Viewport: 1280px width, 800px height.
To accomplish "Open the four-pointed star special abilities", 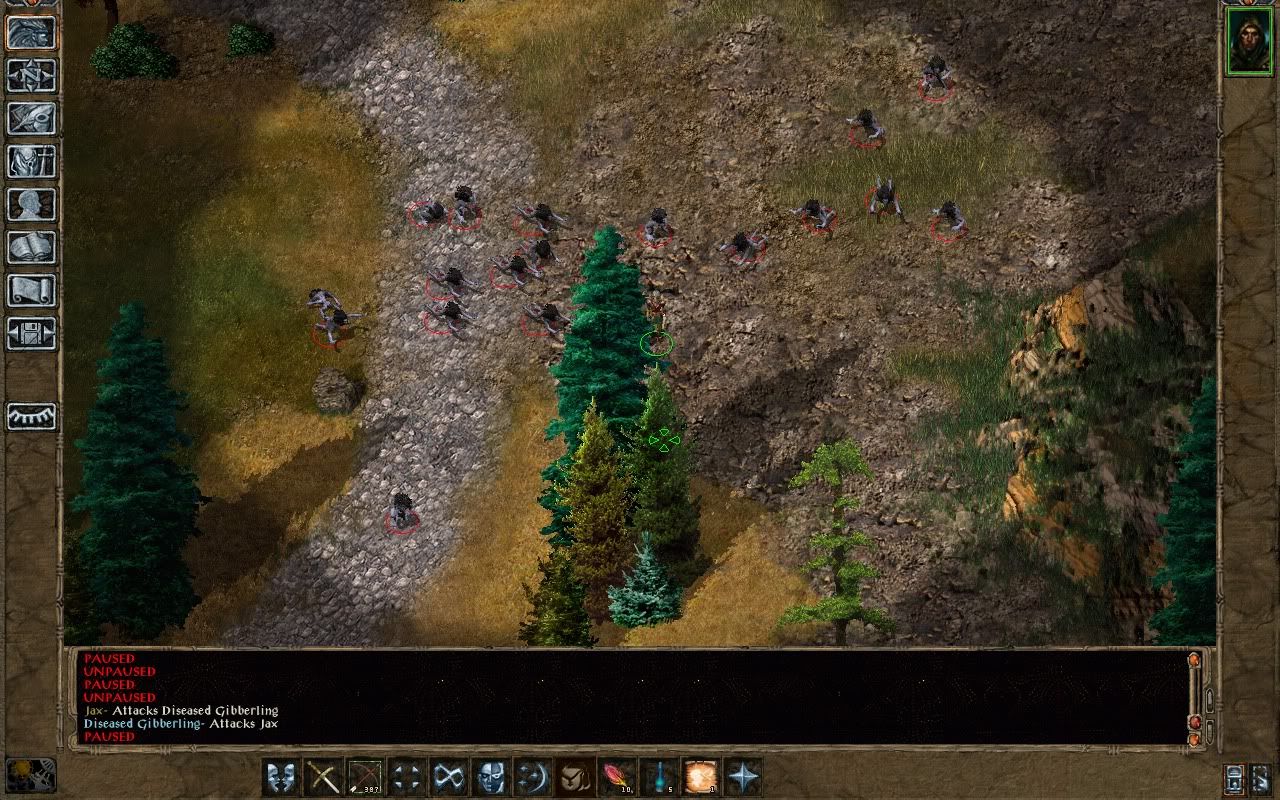I will 743,776.
